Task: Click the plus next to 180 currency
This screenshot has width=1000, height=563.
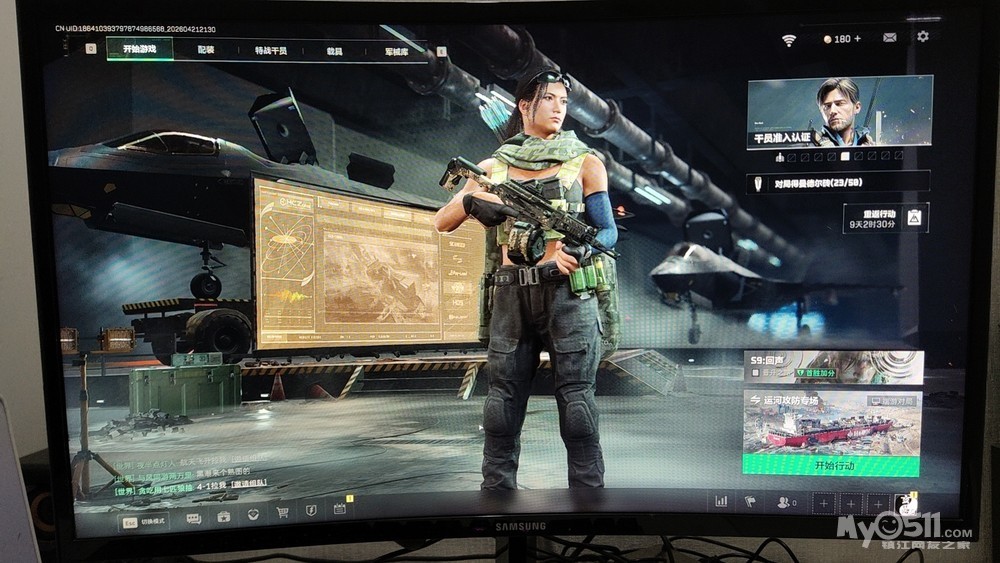Action: click(x=857, y=38)
